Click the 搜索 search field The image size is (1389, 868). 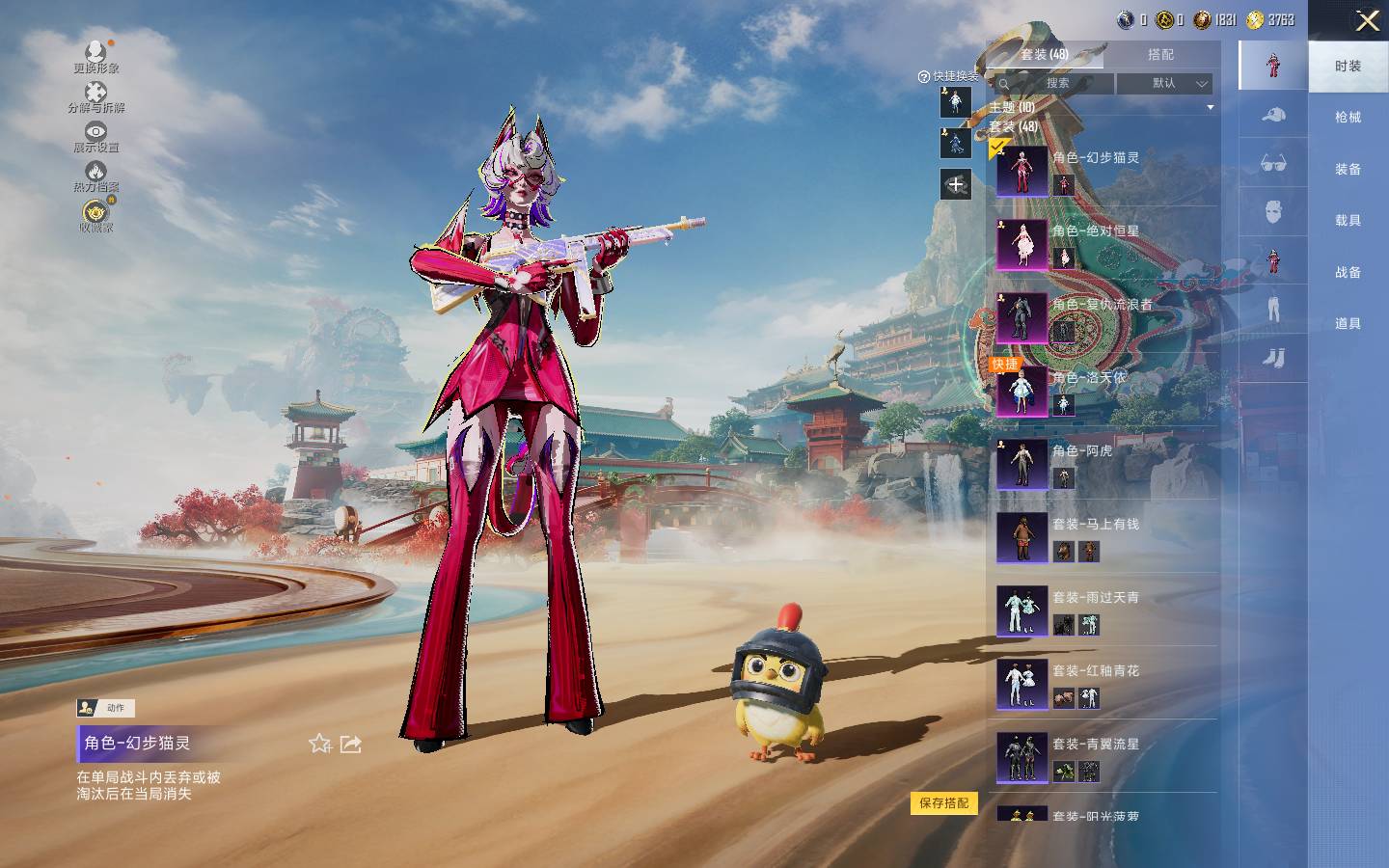[1056, 84]
